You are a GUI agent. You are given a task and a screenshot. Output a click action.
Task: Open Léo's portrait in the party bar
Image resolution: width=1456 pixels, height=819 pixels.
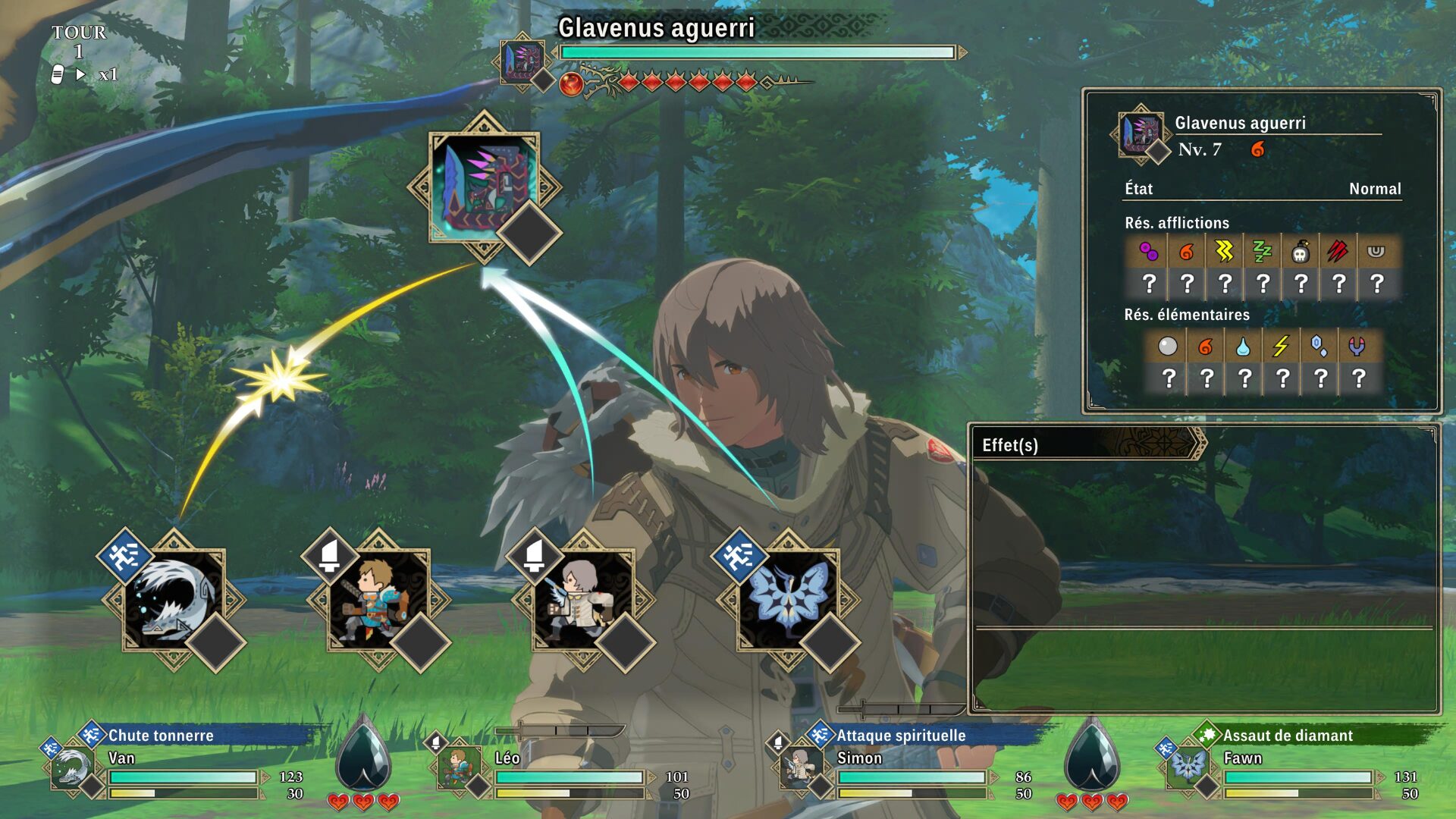click(x=457, y=767)
